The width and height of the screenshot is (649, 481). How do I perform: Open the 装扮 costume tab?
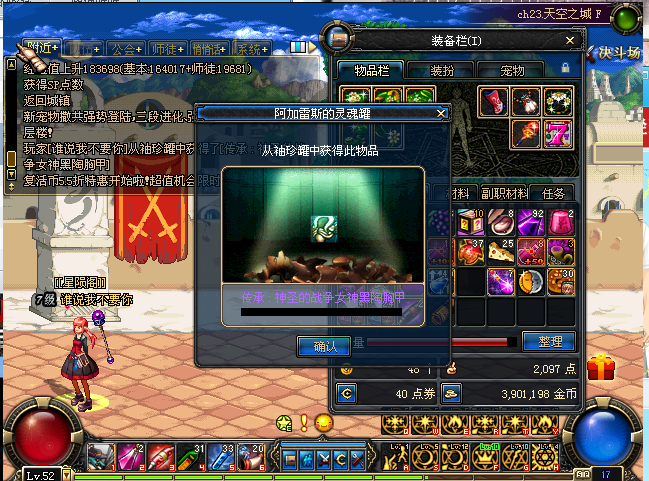tap(442, 71)
